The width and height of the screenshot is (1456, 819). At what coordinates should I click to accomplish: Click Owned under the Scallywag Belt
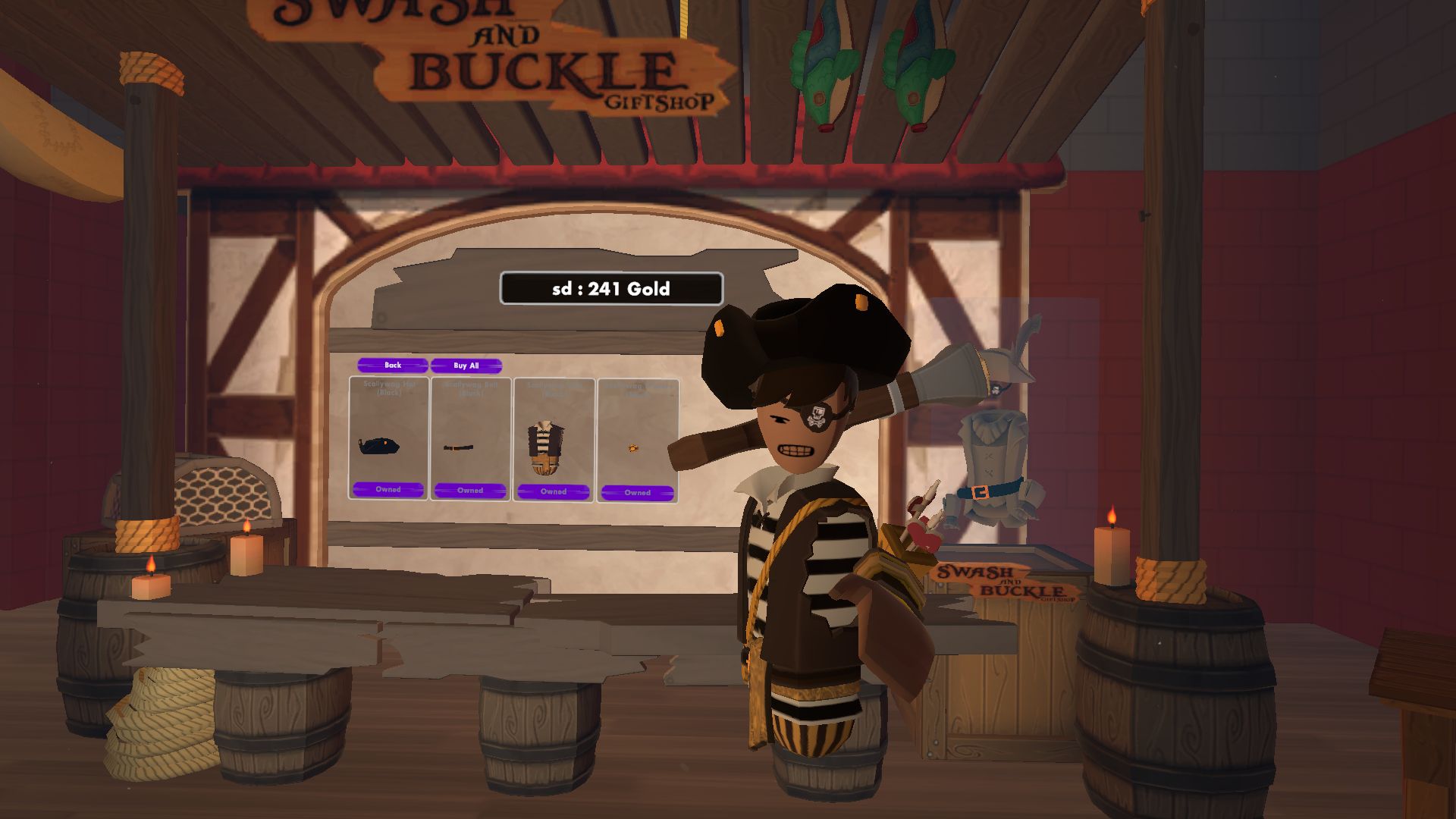point(470,491)
